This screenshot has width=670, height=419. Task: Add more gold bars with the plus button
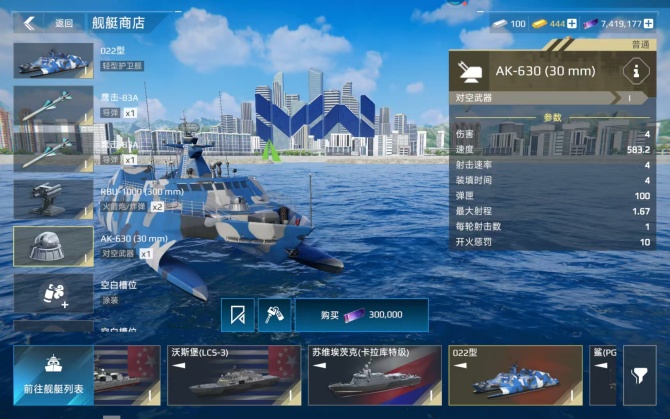(x=572, y=22)
